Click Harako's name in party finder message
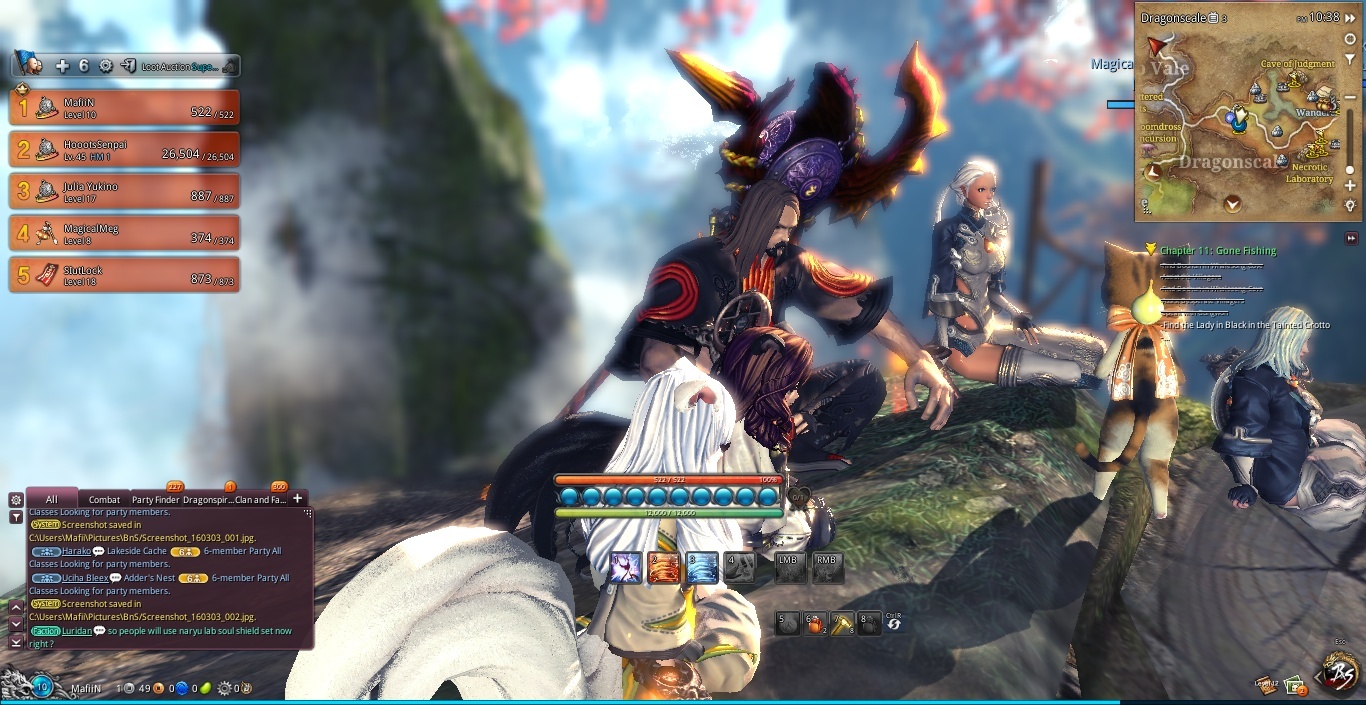Screen dimensions: 1366x705 tap(76, 551)
